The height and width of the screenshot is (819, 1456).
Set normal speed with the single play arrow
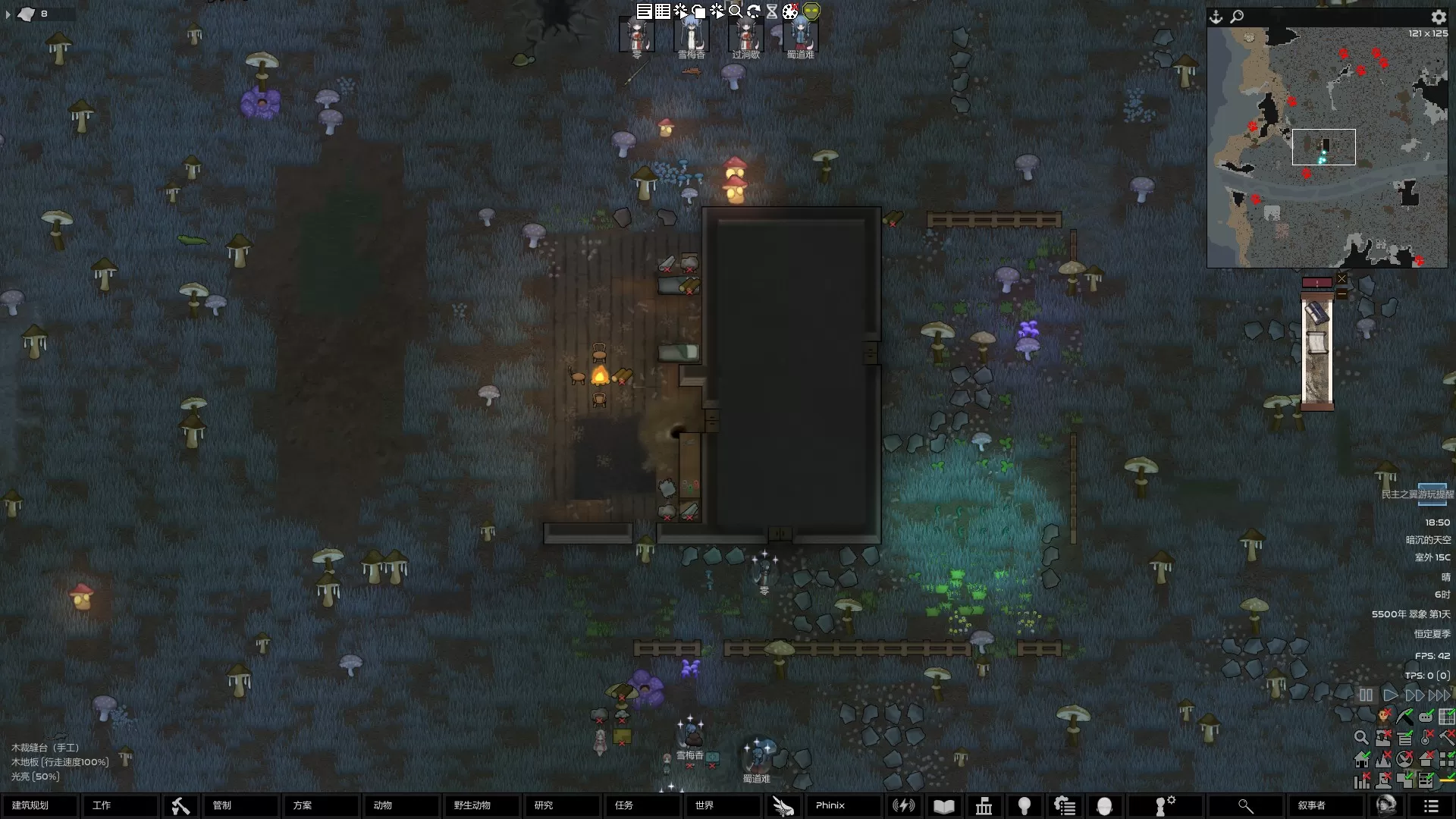click(x=1390, y=695)
